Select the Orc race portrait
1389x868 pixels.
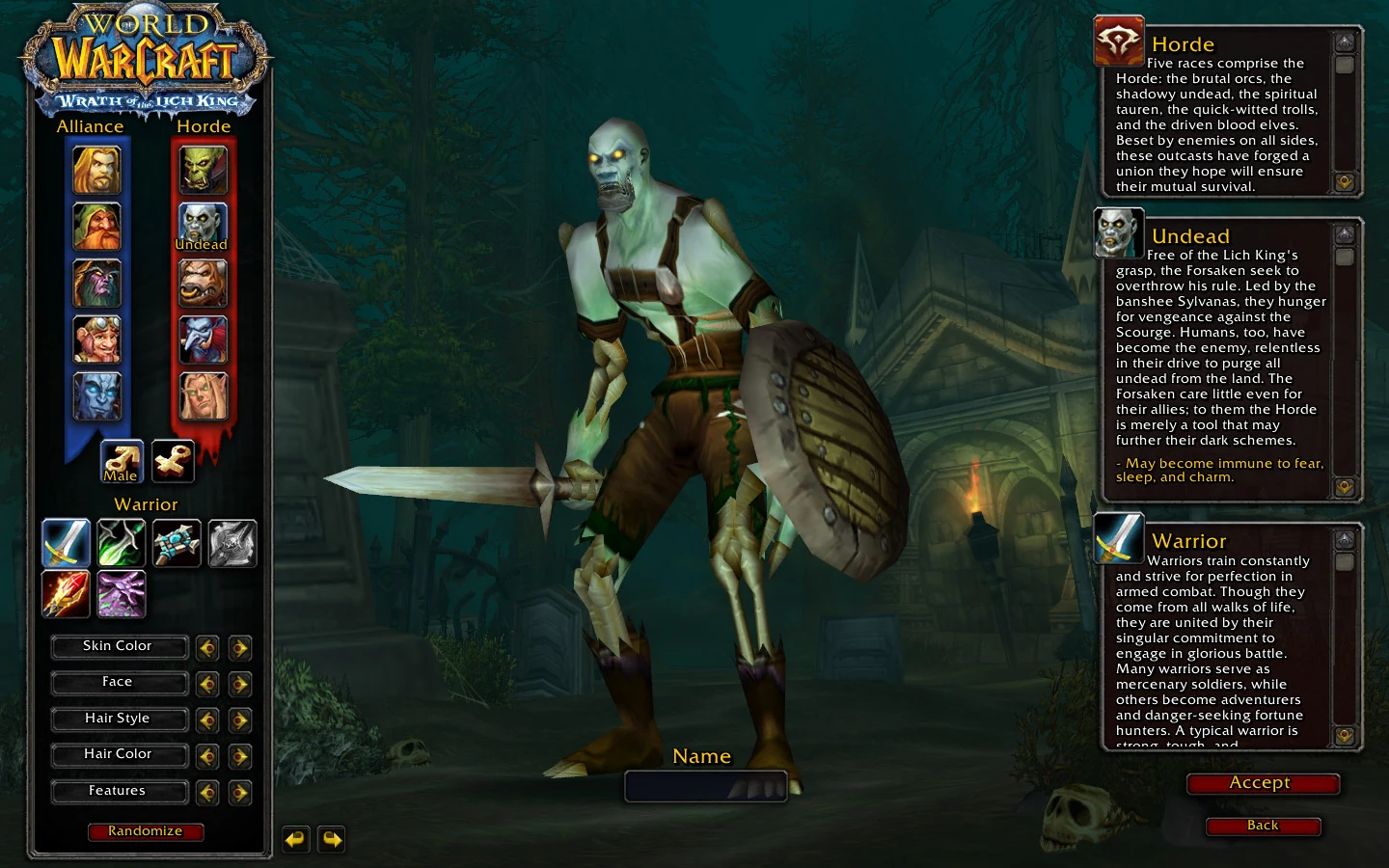pos(203,169)
